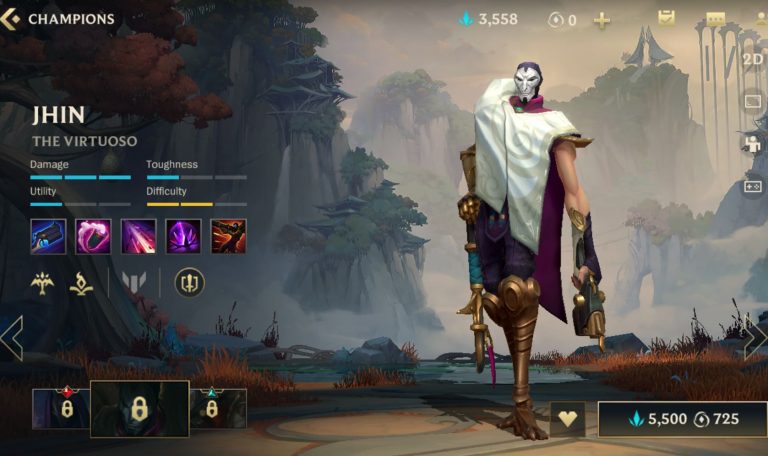Select Jhin's ultimate sniper ability icon
The width and height of the screenshot is (768, 456).
tap(228, 236)
